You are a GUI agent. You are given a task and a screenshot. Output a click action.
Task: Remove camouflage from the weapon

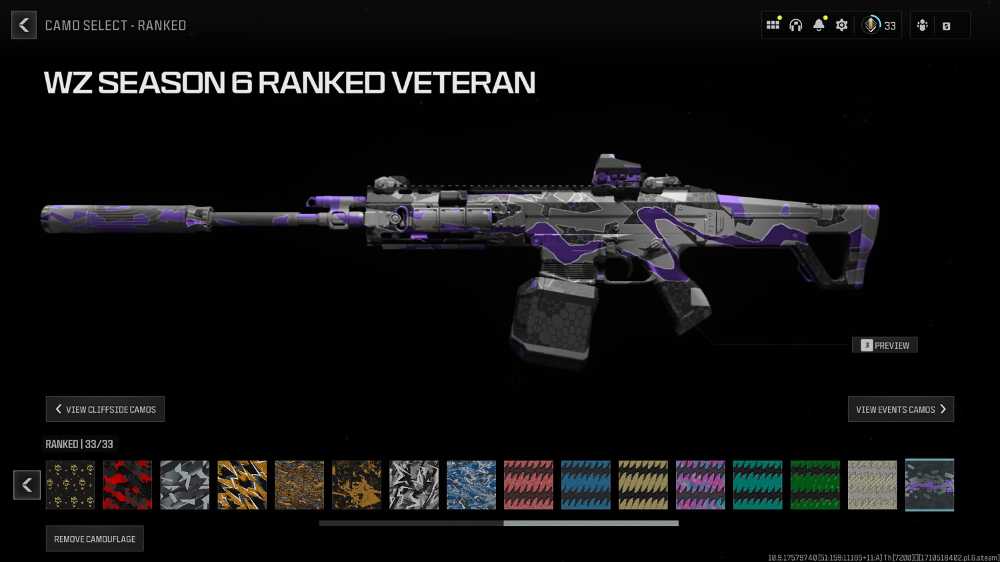point(95,539)
